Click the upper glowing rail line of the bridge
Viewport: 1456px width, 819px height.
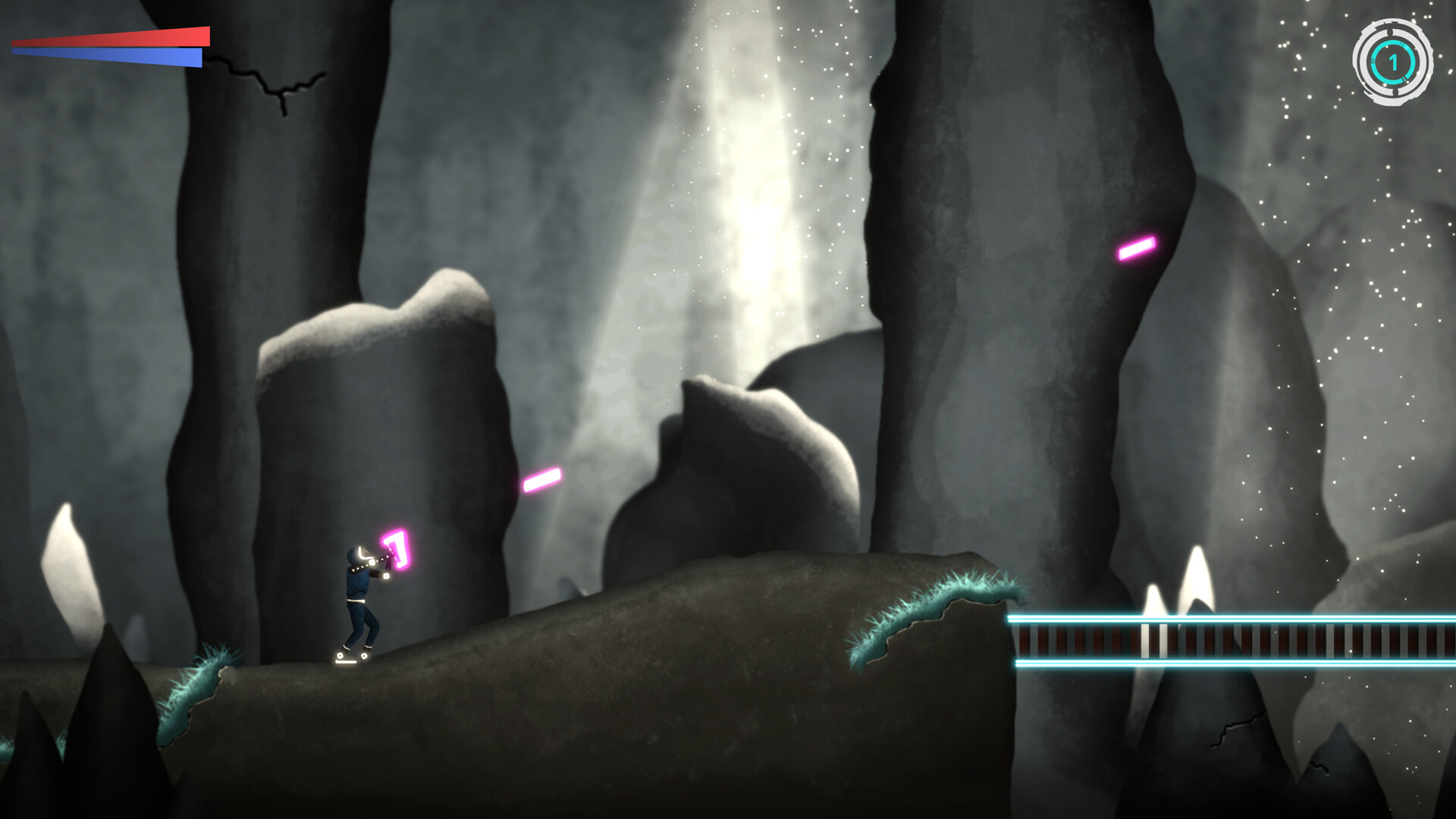click(1228, 620)
